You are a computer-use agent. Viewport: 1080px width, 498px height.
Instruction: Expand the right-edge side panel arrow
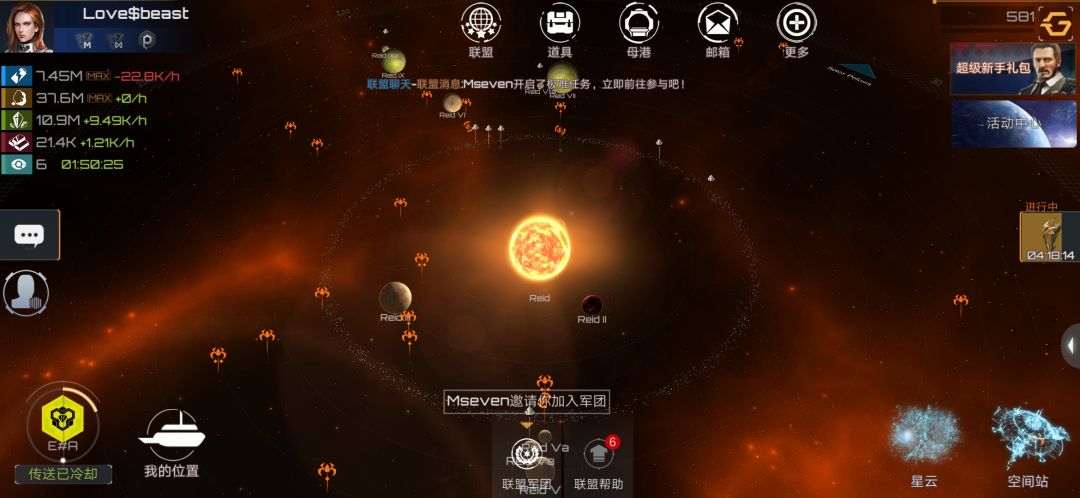click(x=1070, y=346)
